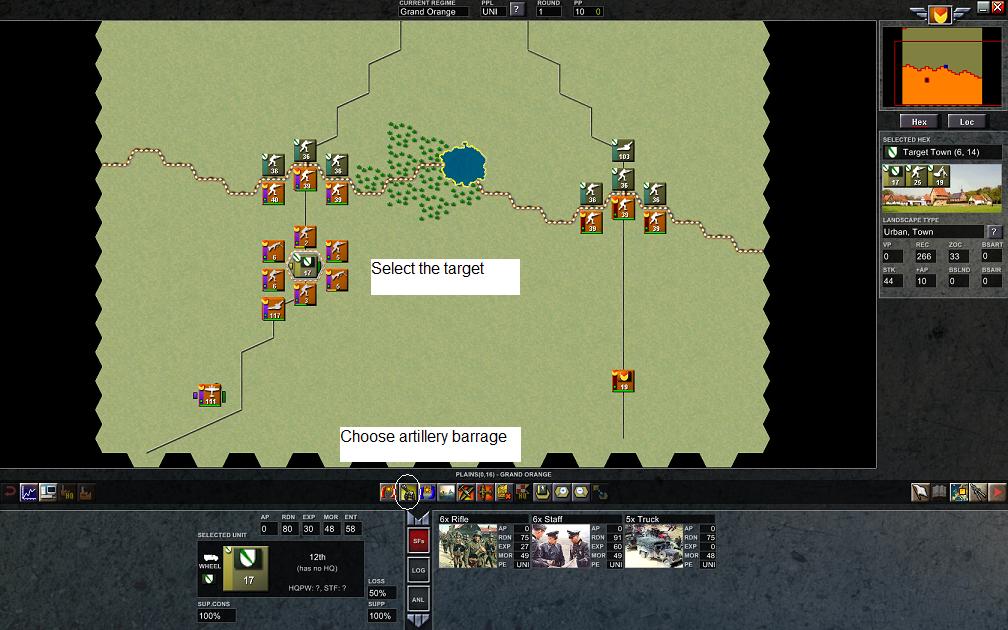
Task: Open the question mark help beside PPL
Action: 517,11
